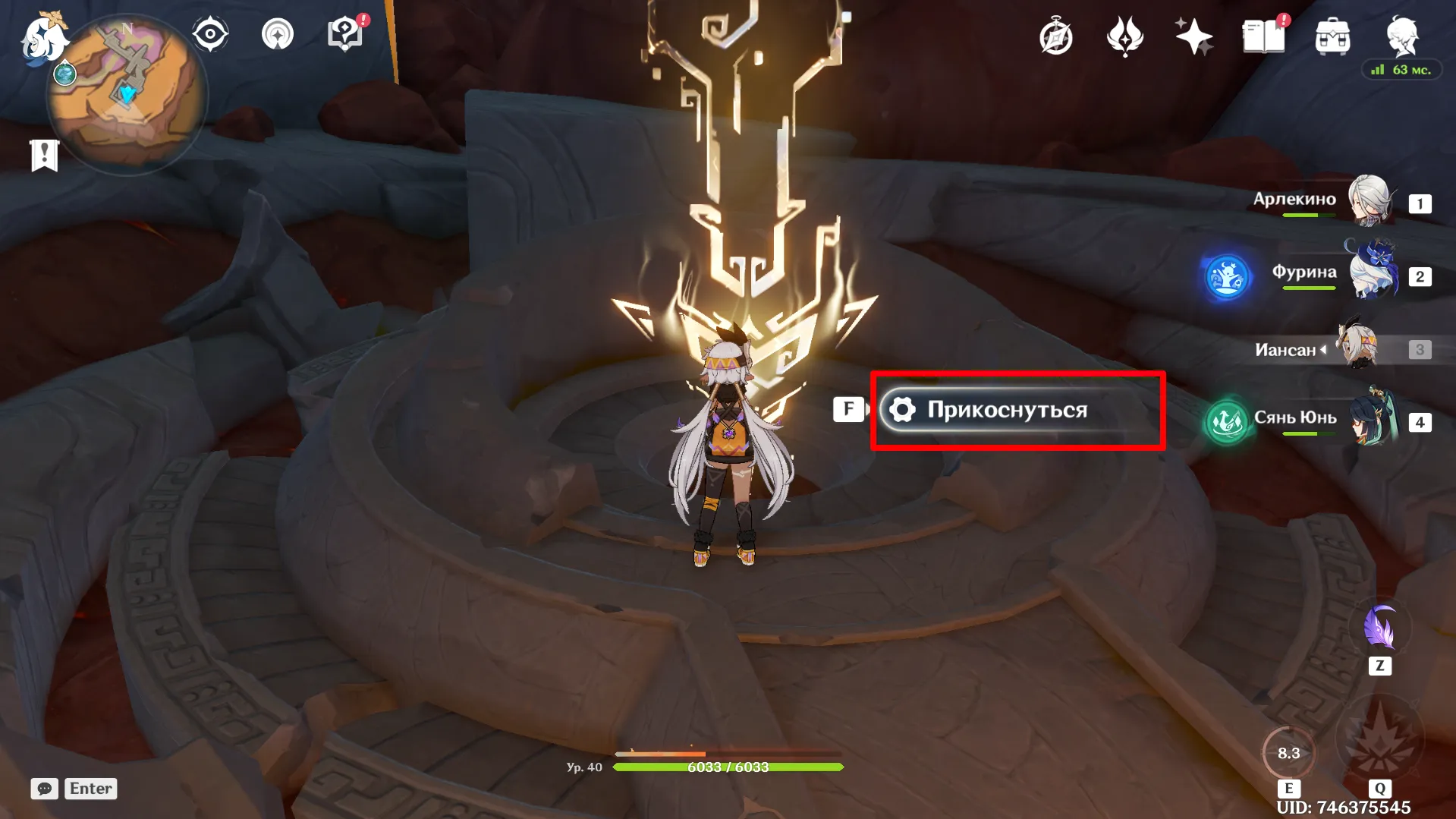Click the co-op beacon icon next to minimap
1456x819 pixels.
point(278,34)
